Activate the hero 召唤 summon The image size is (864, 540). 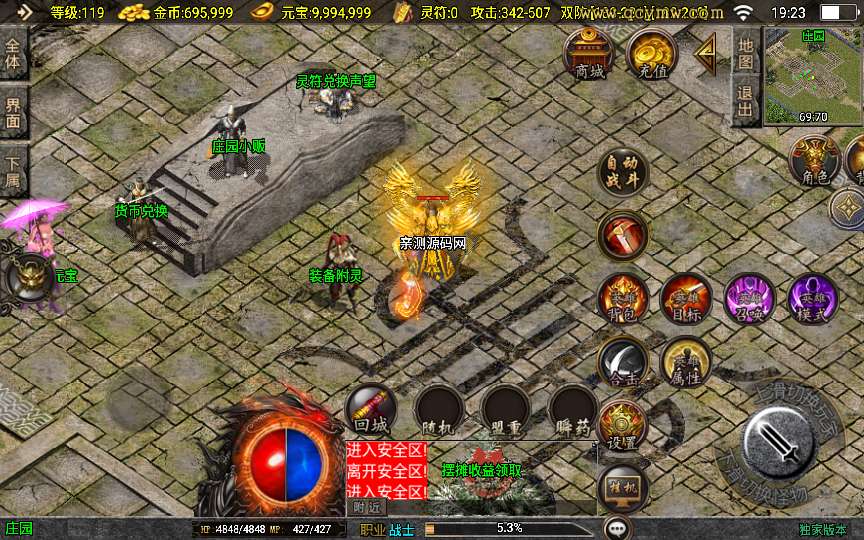coord(749,299)
